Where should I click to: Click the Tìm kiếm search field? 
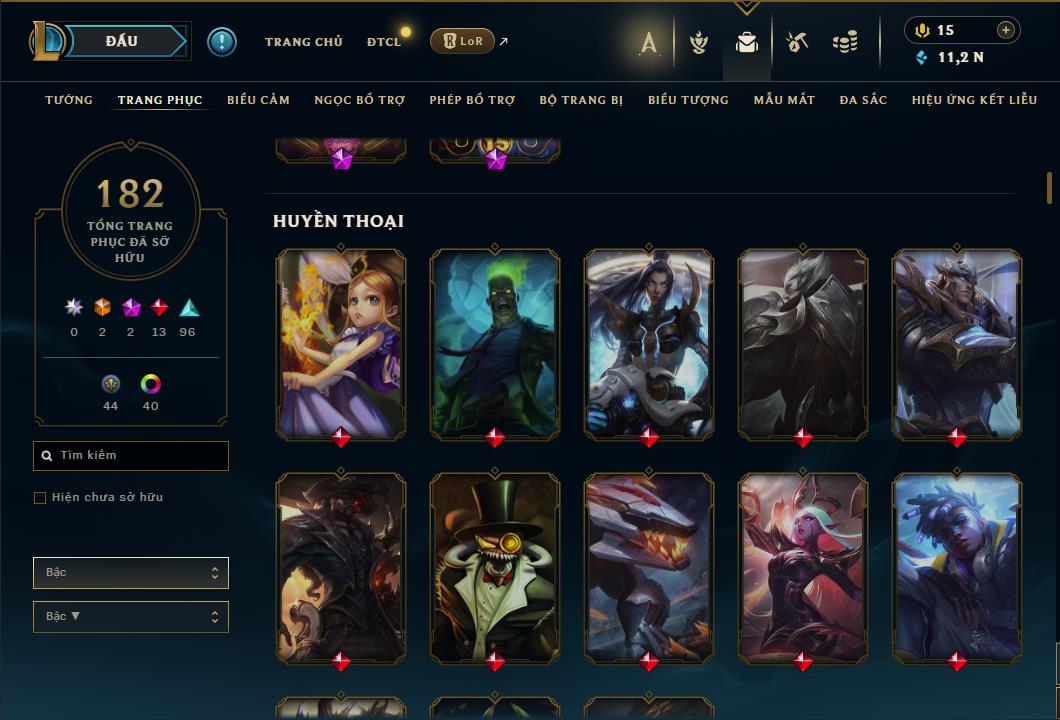[131, 456]
